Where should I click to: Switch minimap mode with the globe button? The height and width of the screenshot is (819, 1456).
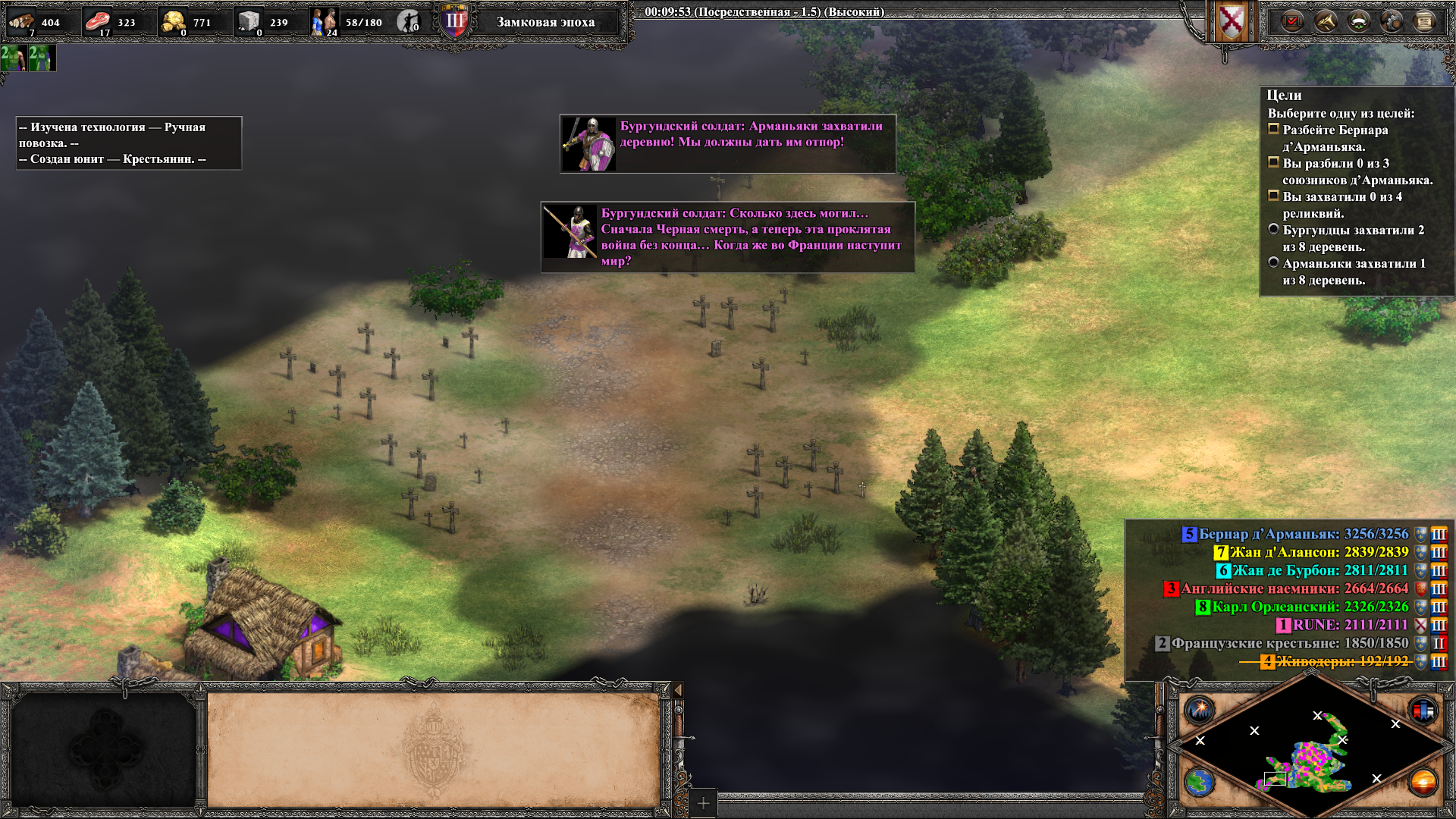[x=1200, y=782]
